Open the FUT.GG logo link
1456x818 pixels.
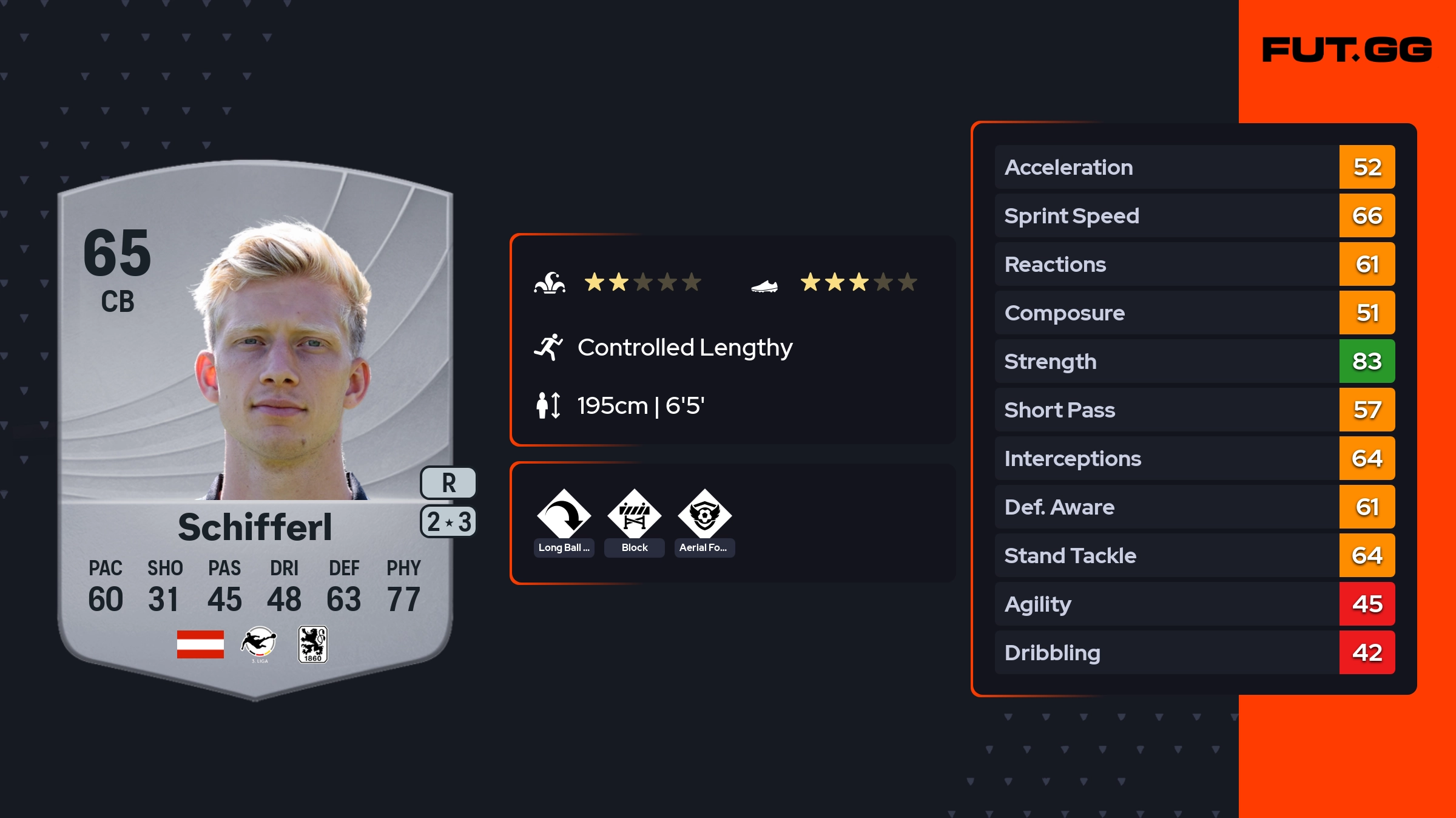point(1347,50)
